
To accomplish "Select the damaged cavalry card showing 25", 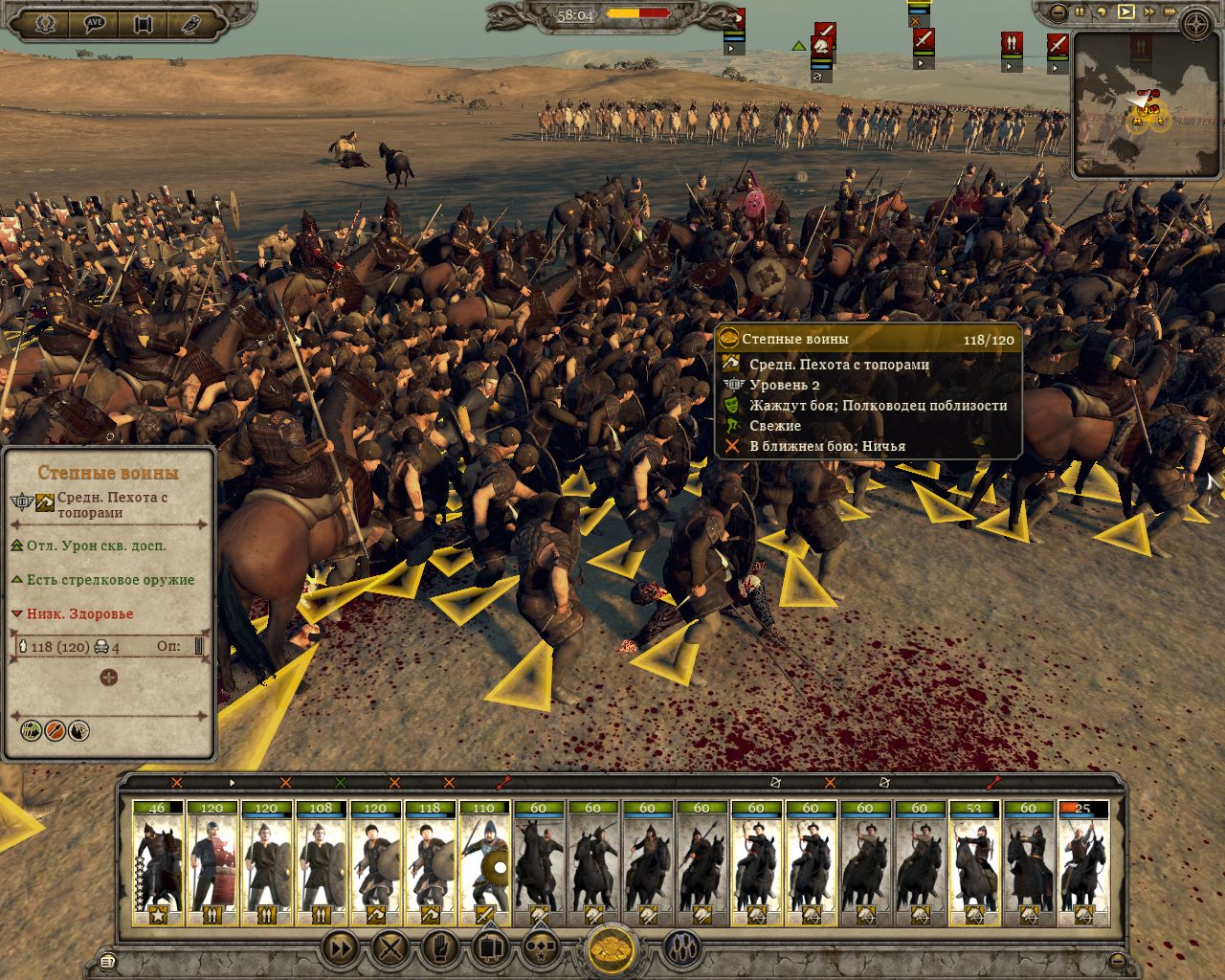I will (1082, 863).
